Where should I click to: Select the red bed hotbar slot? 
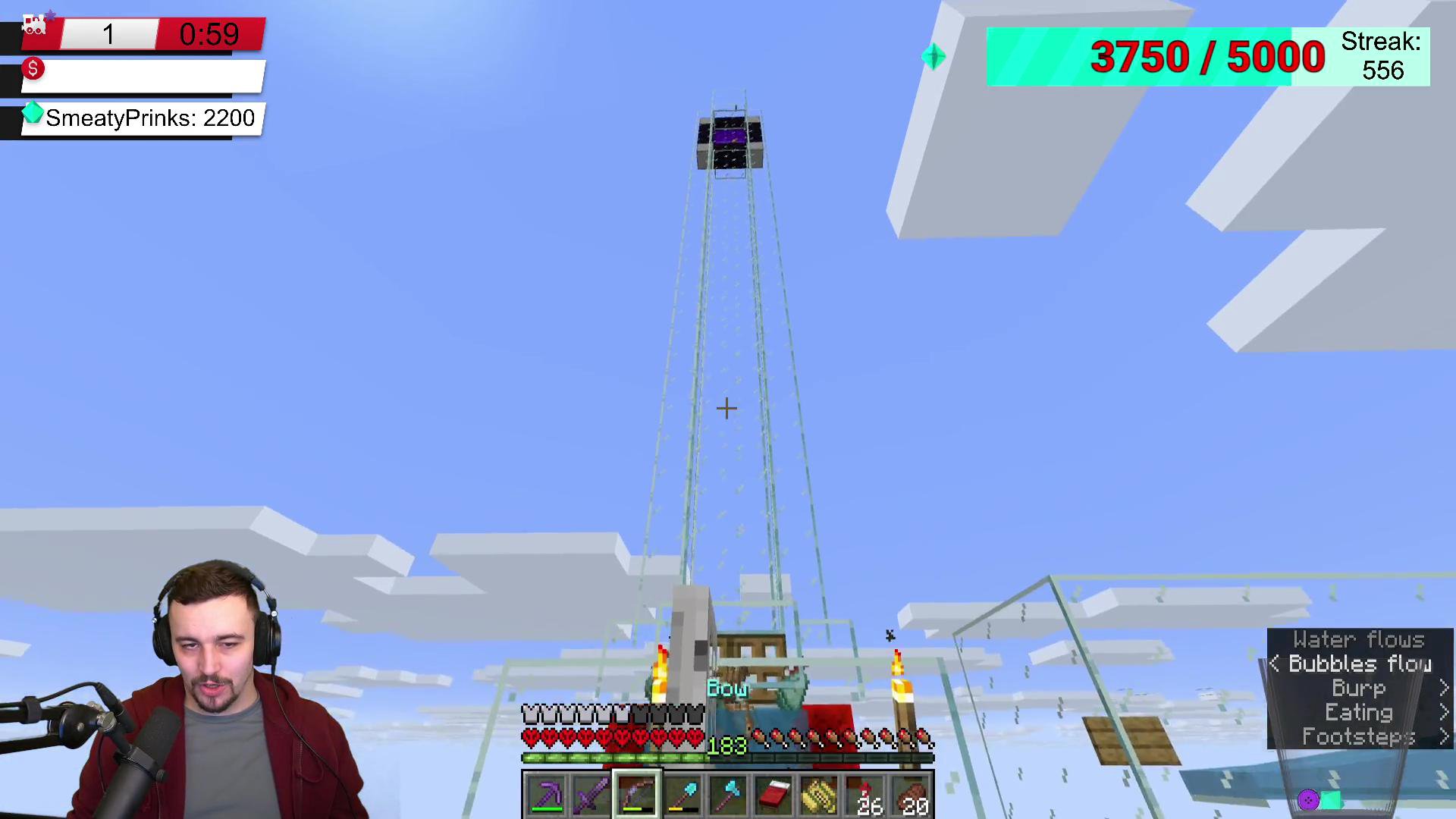[x=773, y=795]
